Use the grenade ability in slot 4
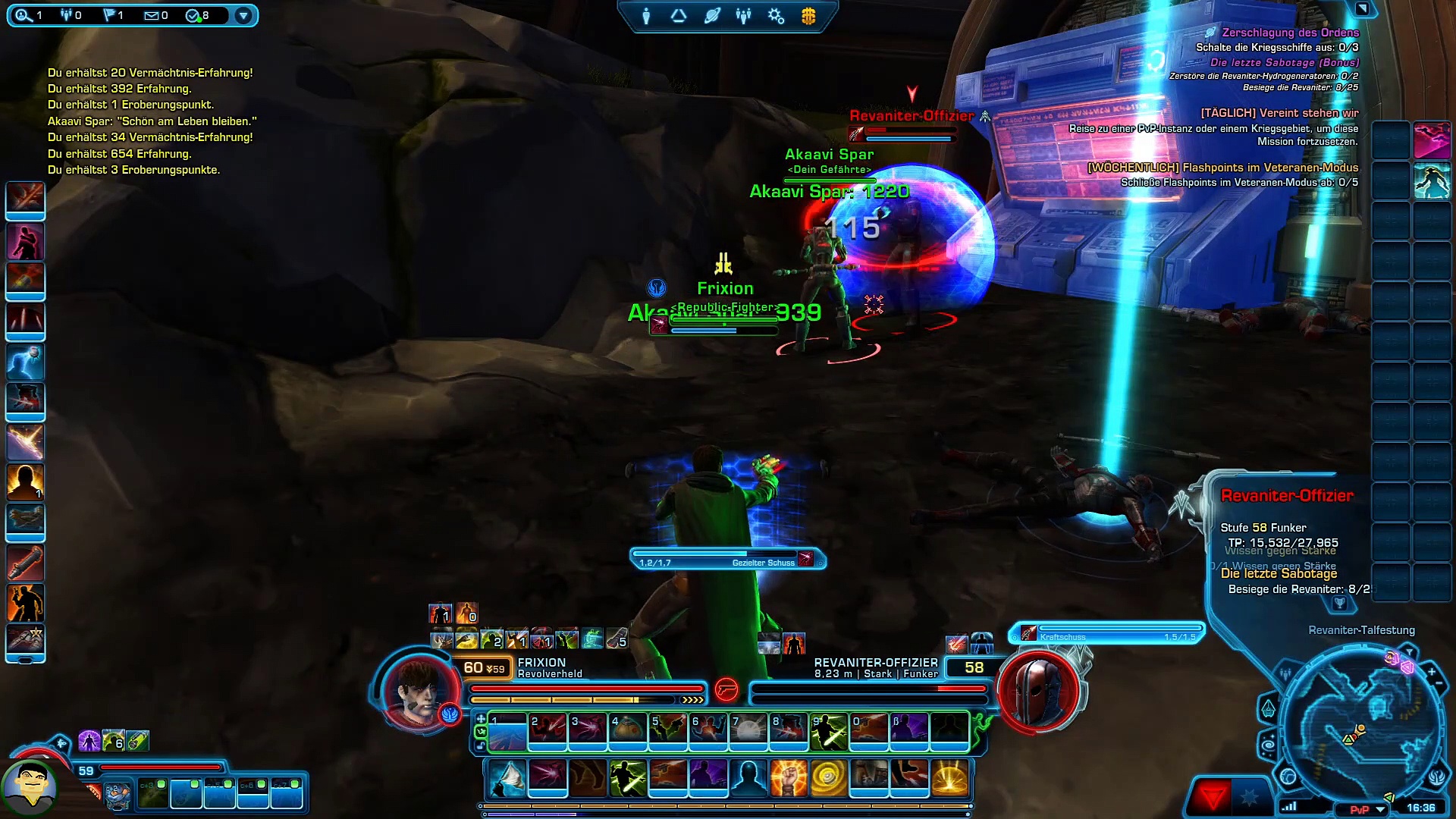 [627, 731]
